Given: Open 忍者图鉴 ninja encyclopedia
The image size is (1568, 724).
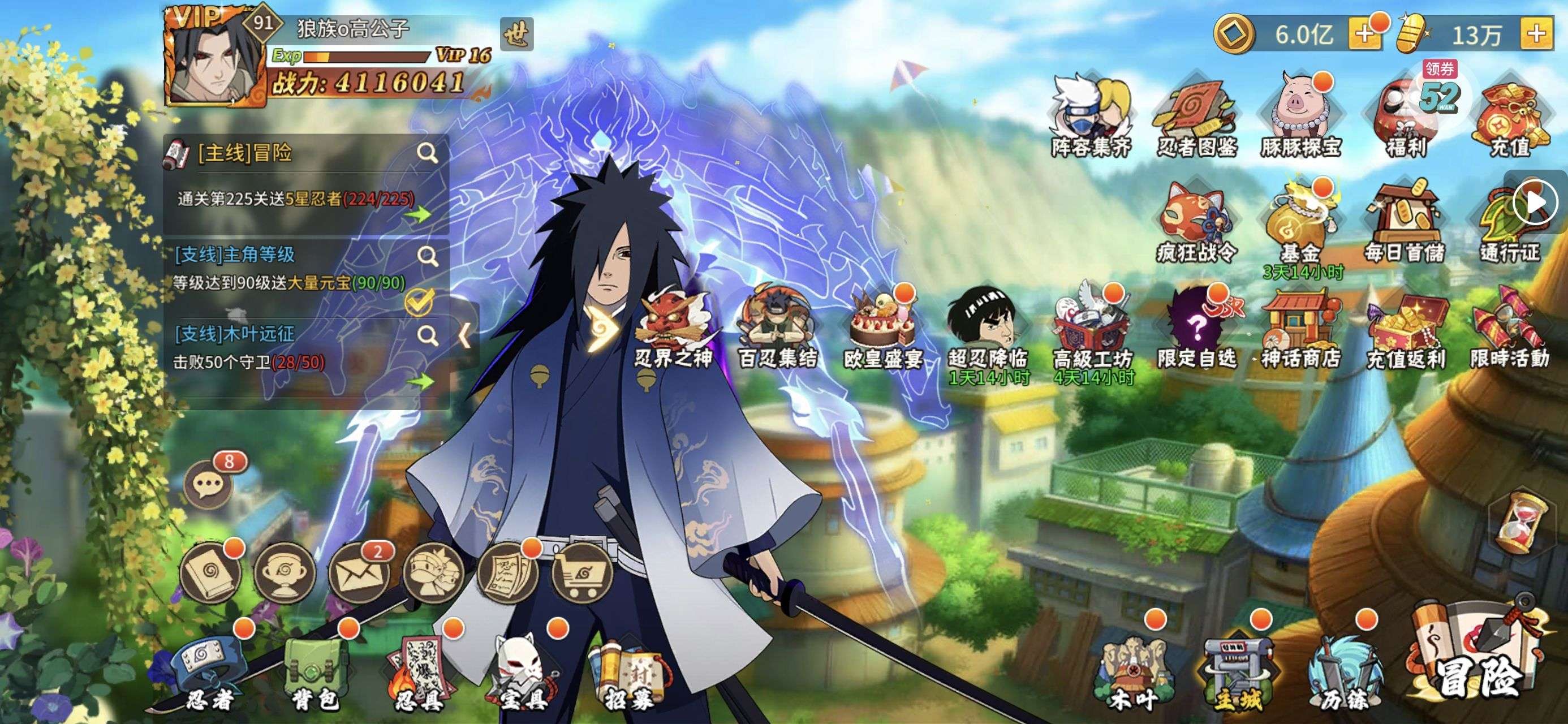Looking at the screenshot, I should pyautogui.click(x=1196, y=119).
